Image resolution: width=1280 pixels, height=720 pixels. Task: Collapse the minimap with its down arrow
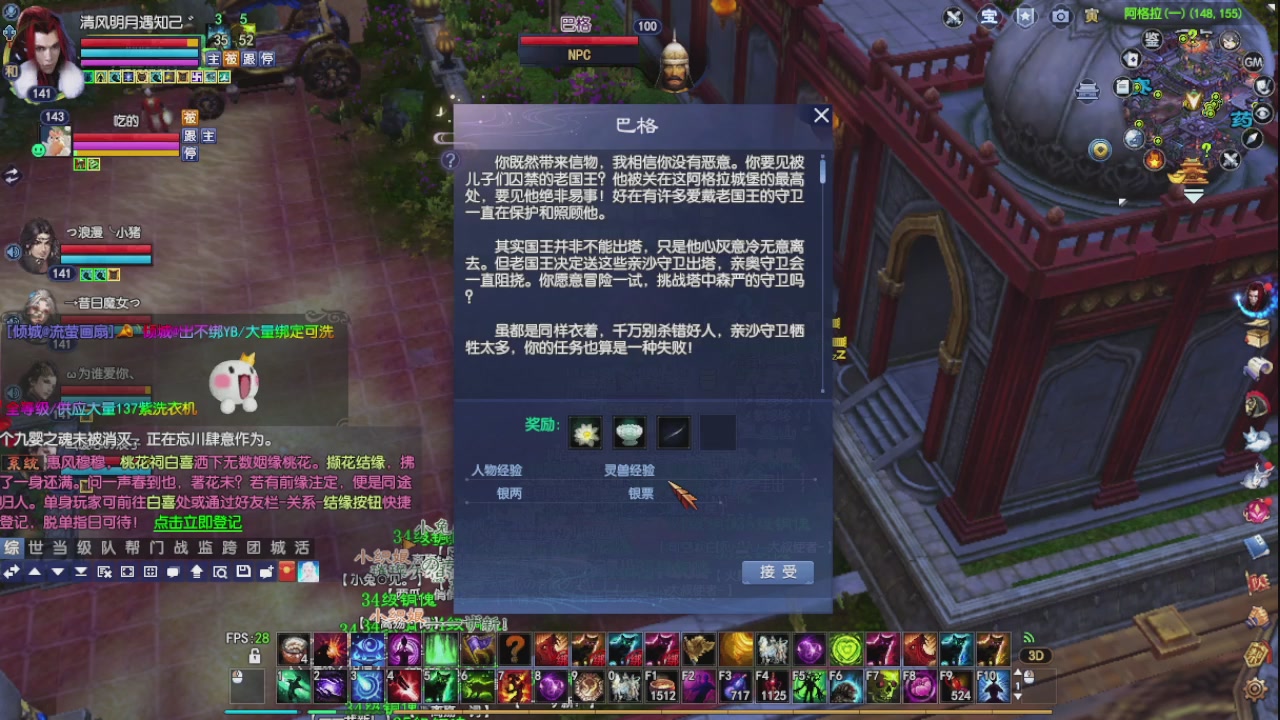[x=1194, y=196]
